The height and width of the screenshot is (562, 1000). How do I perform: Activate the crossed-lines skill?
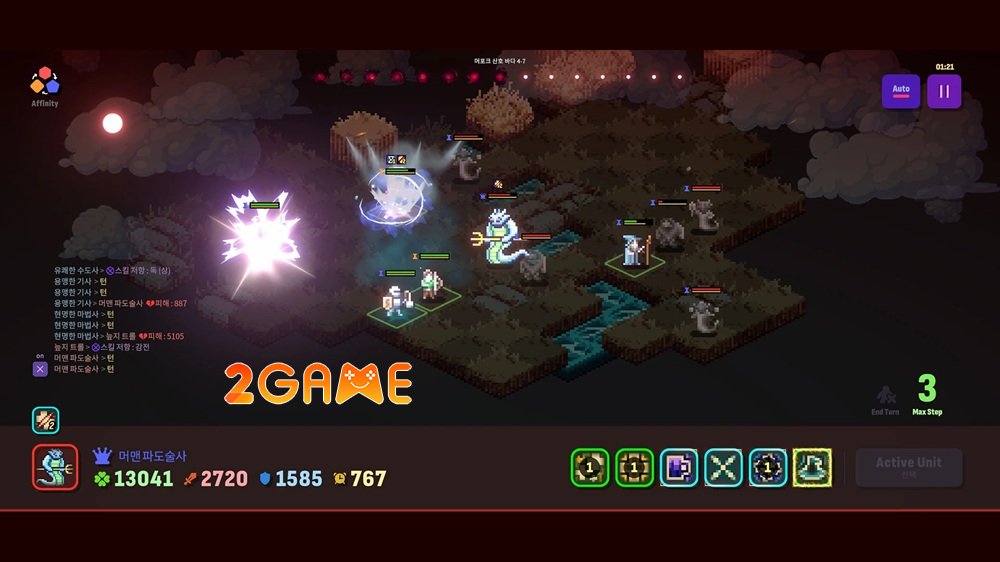coord(723,467)
